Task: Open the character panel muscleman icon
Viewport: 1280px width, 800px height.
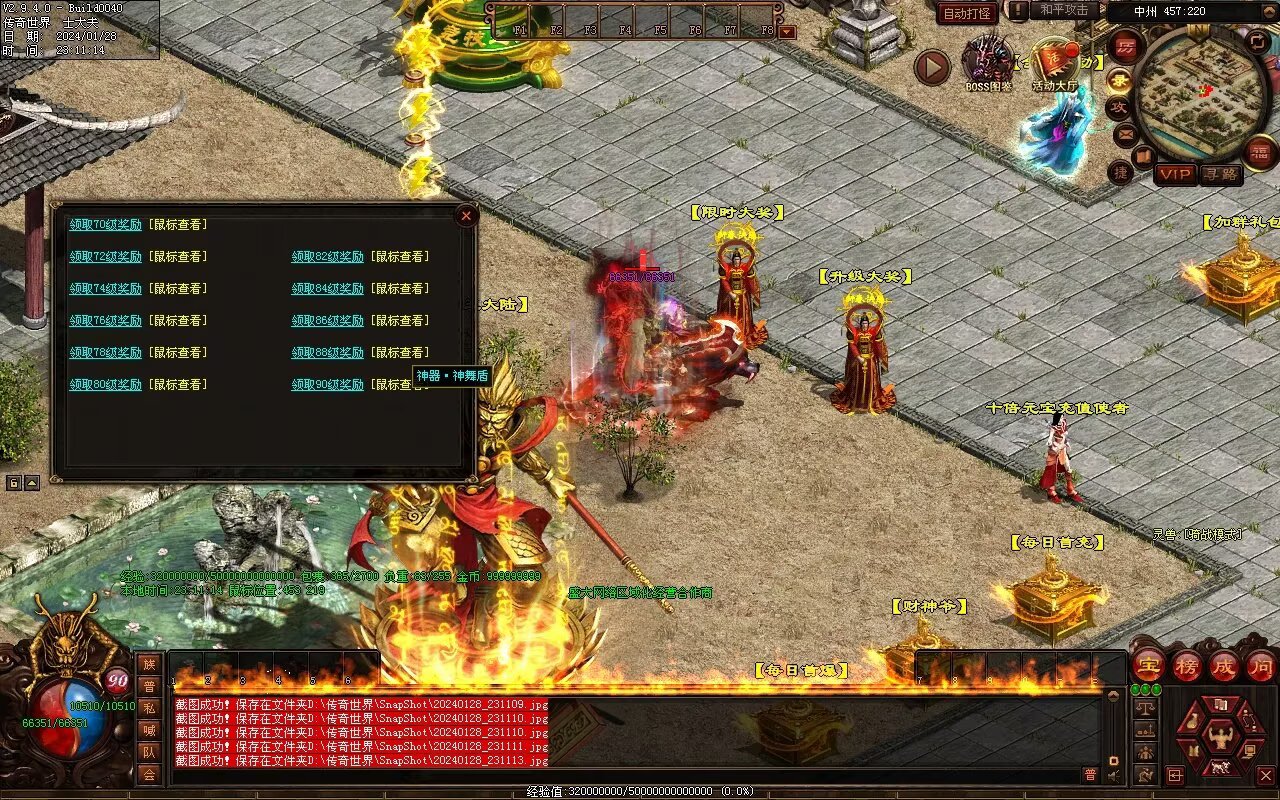Action: pyautogui.click(x=1221, y=738)
